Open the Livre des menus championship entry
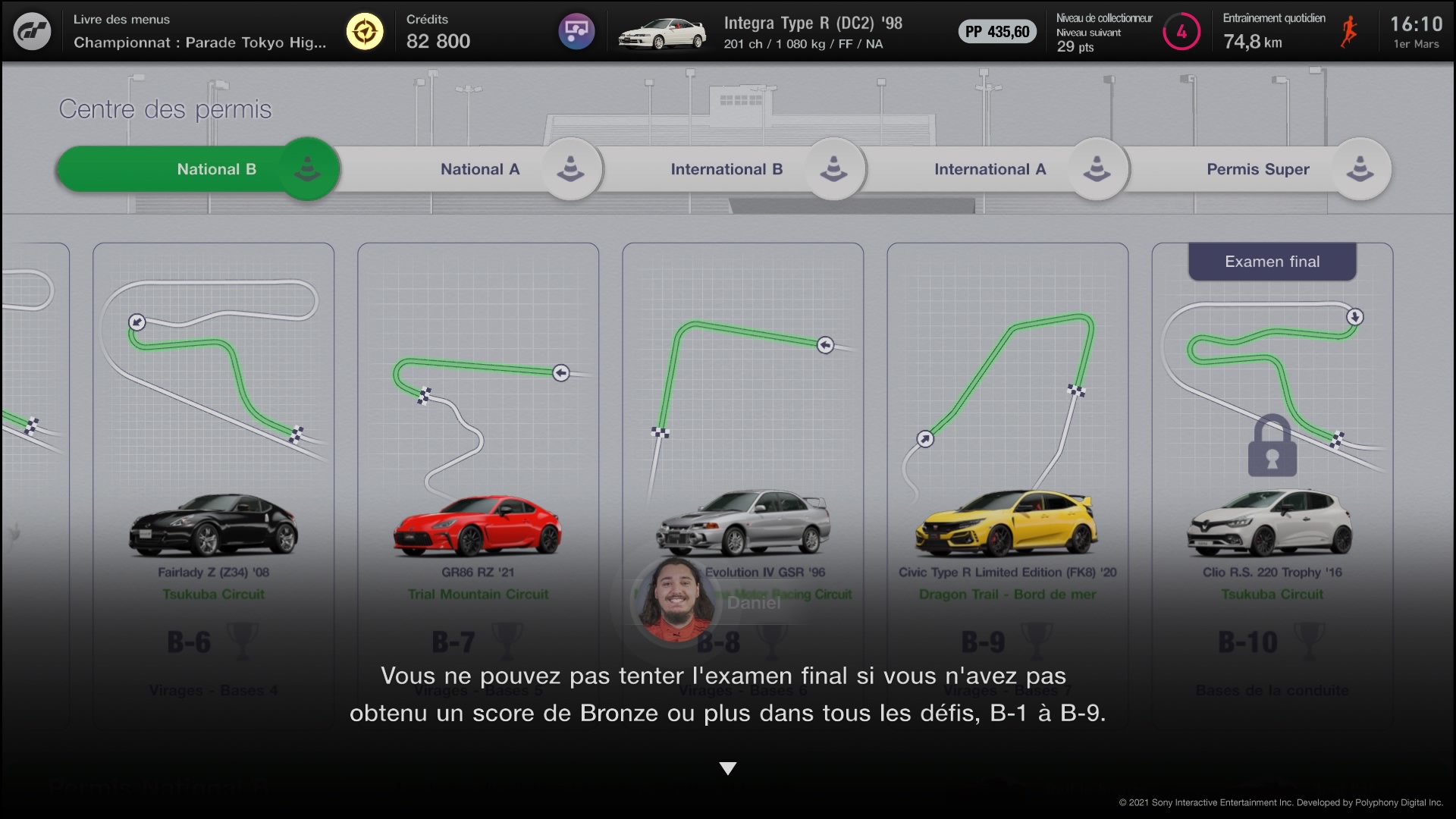 coord(199,32)
